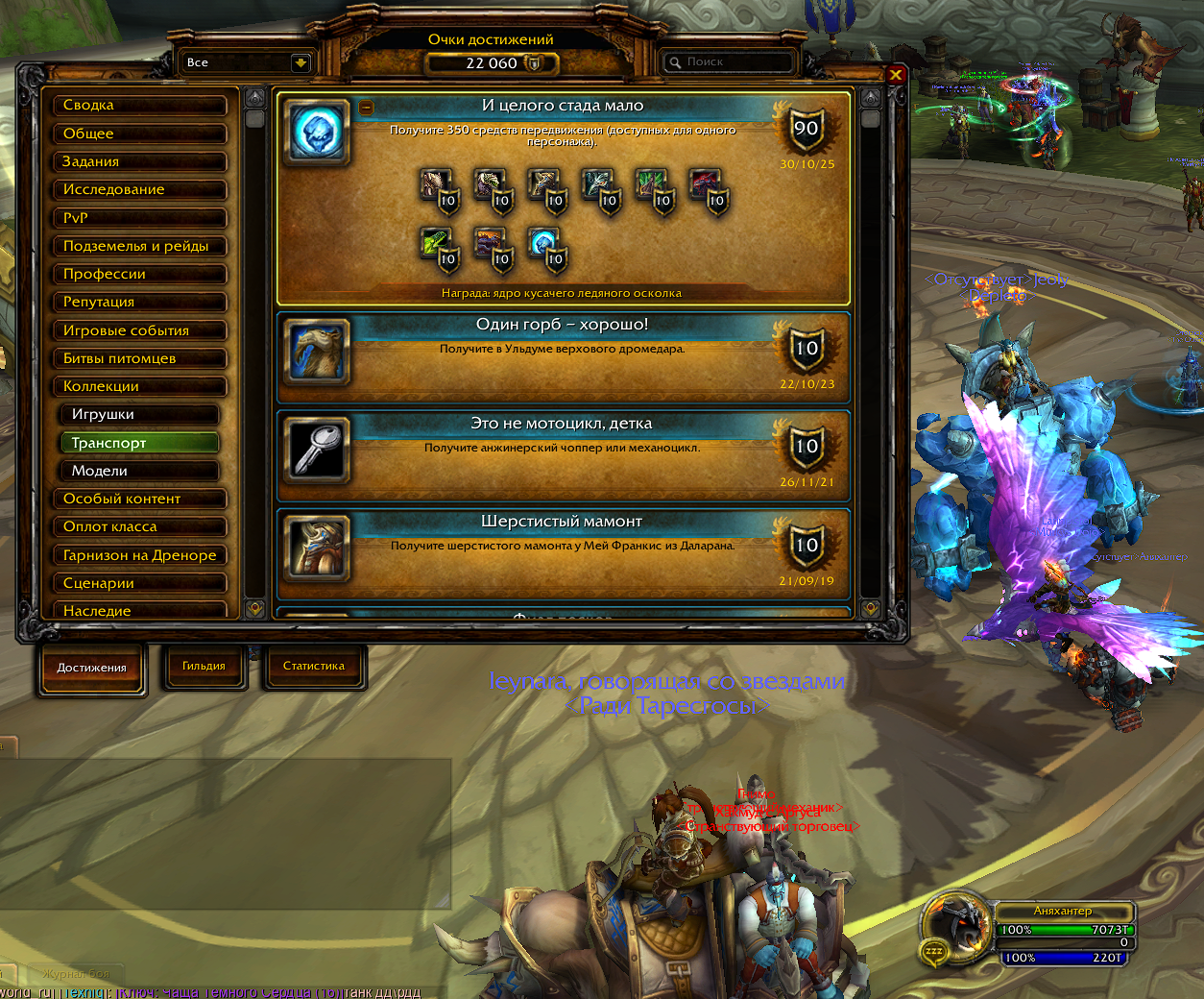Close the achievements window
Image resolution: width=1204 pixels, height=999 pixels.
[895, 74]
